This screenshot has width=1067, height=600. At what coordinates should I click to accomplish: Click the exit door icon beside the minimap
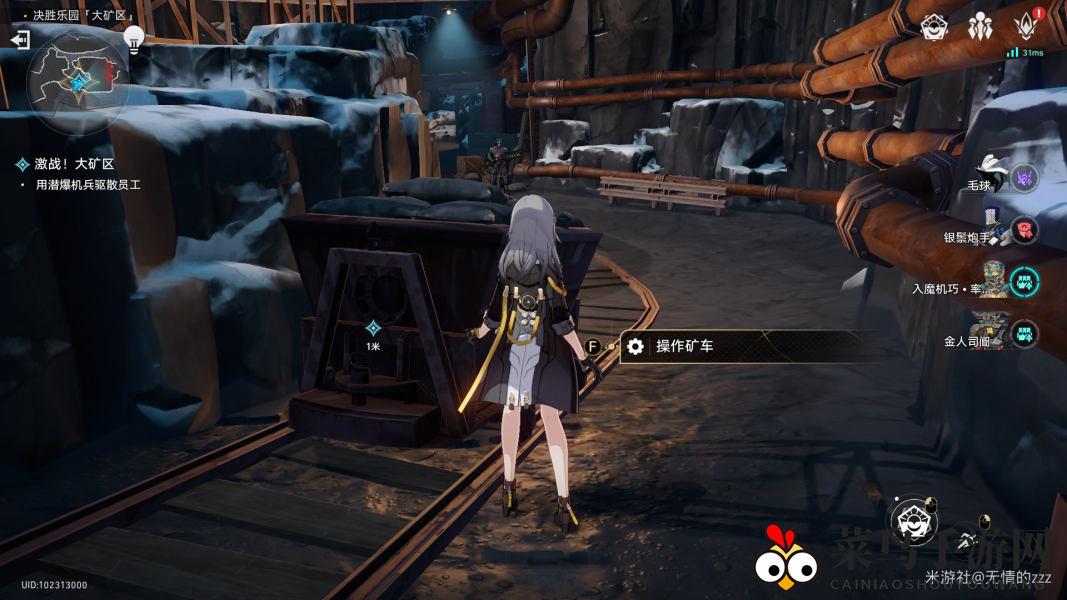point(20,40)
